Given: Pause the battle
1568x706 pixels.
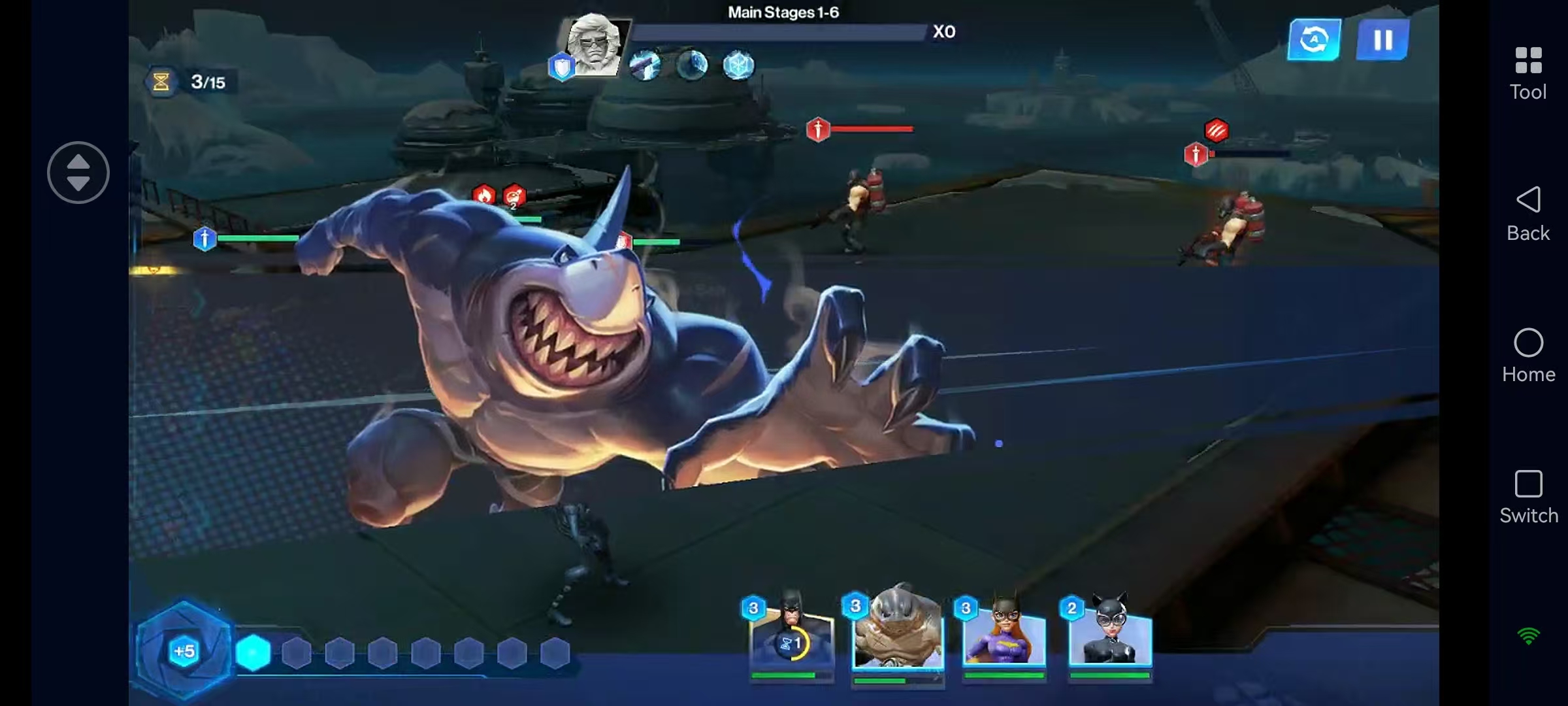Looking at the screenshot, I should (1382, 40).
